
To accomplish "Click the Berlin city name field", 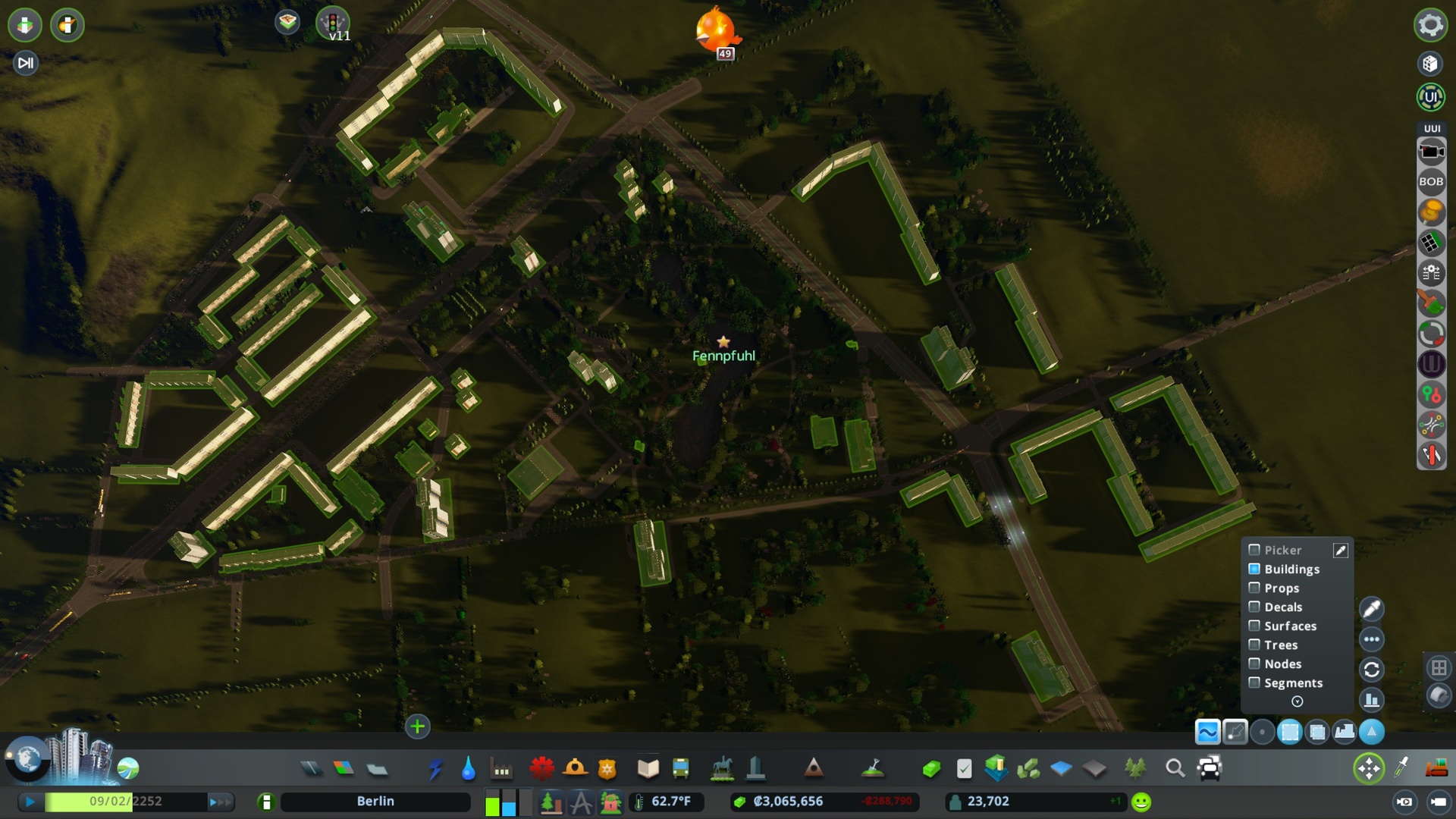I will [375, 801].
